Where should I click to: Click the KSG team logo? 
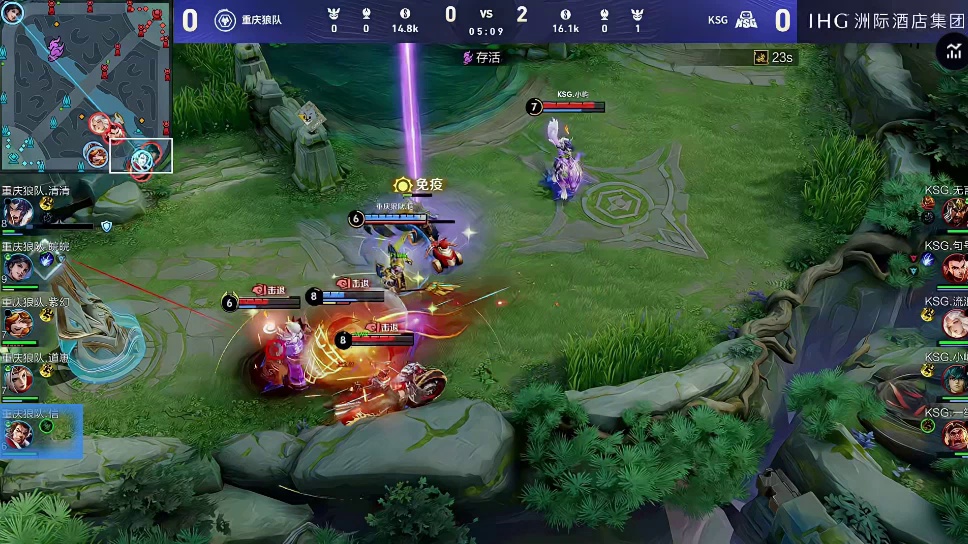[x=746, y=20]
